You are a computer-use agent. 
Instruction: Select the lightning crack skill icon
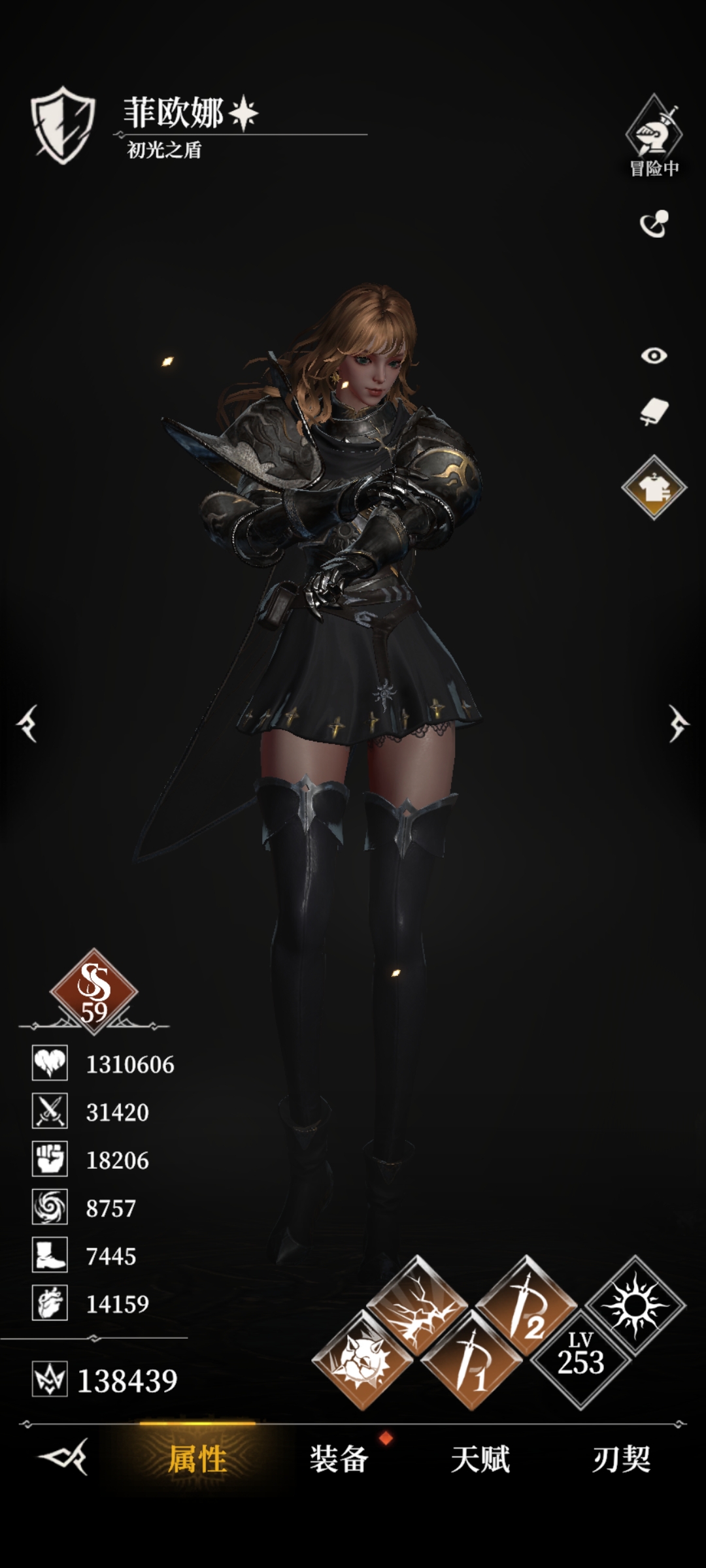[417, 1306]
